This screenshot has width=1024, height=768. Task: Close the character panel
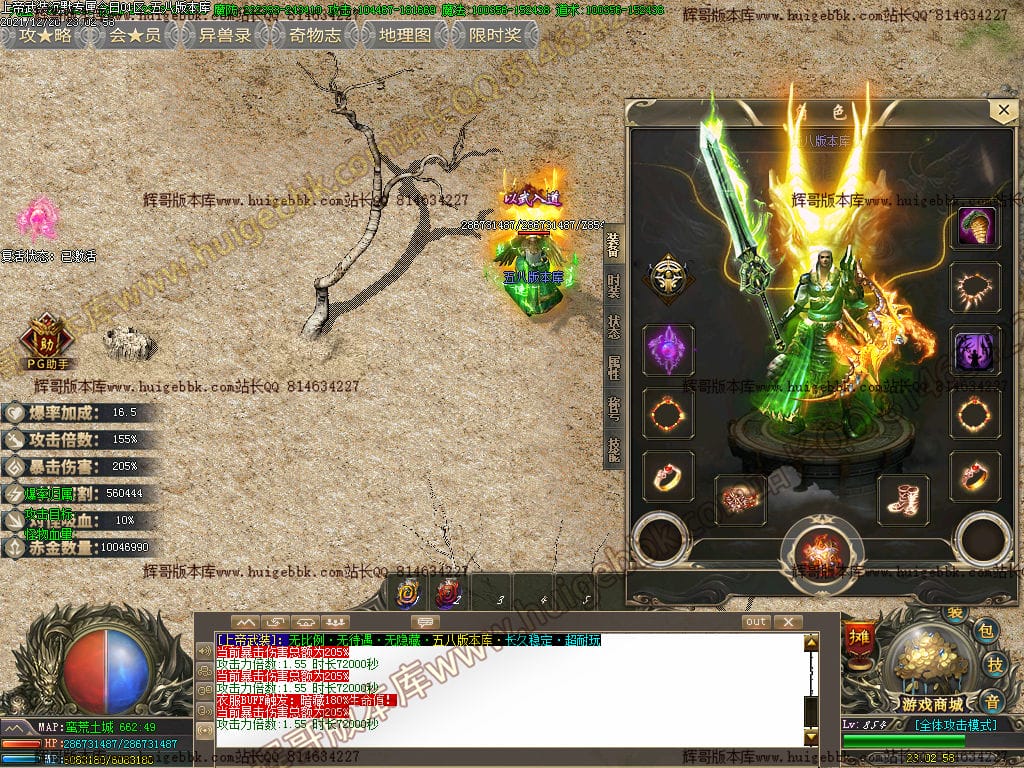pyautogui.click(x=1002, y=110)
